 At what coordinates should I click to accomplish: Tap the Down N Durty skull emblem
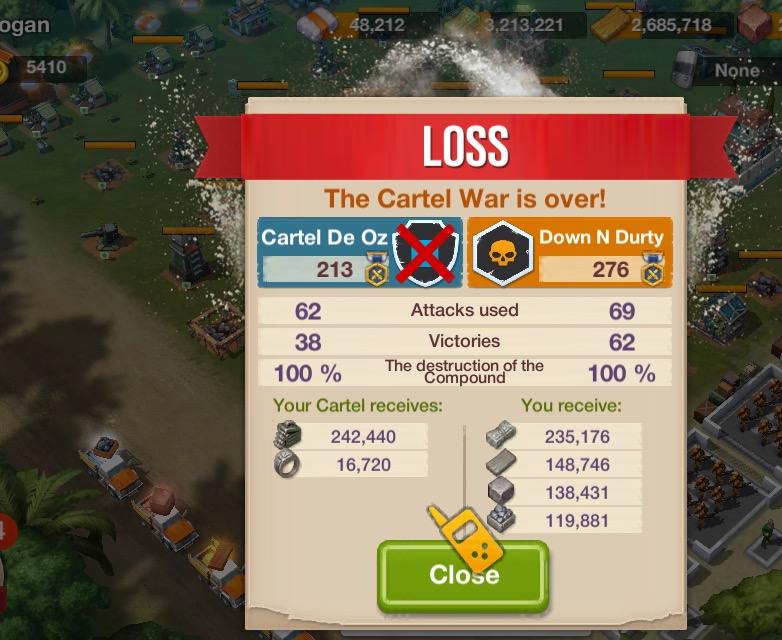503,255
